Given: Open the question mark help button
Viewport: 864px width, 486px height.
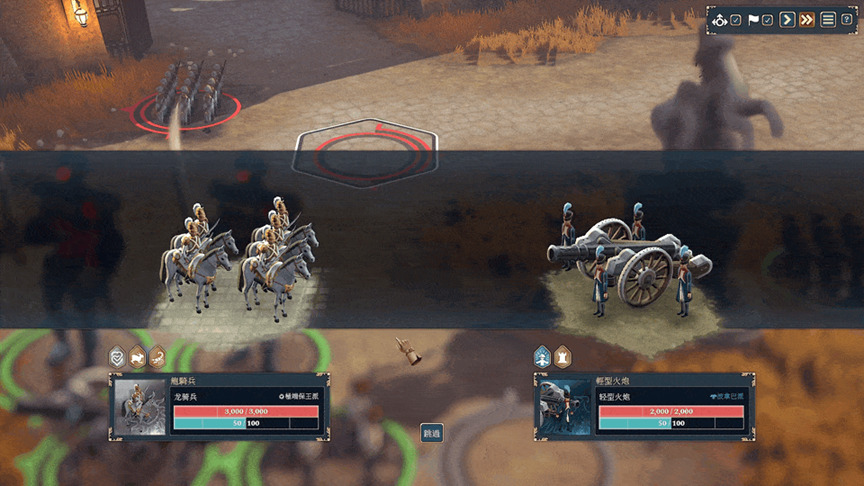Looking at the screenshot, I should [846, 20].
